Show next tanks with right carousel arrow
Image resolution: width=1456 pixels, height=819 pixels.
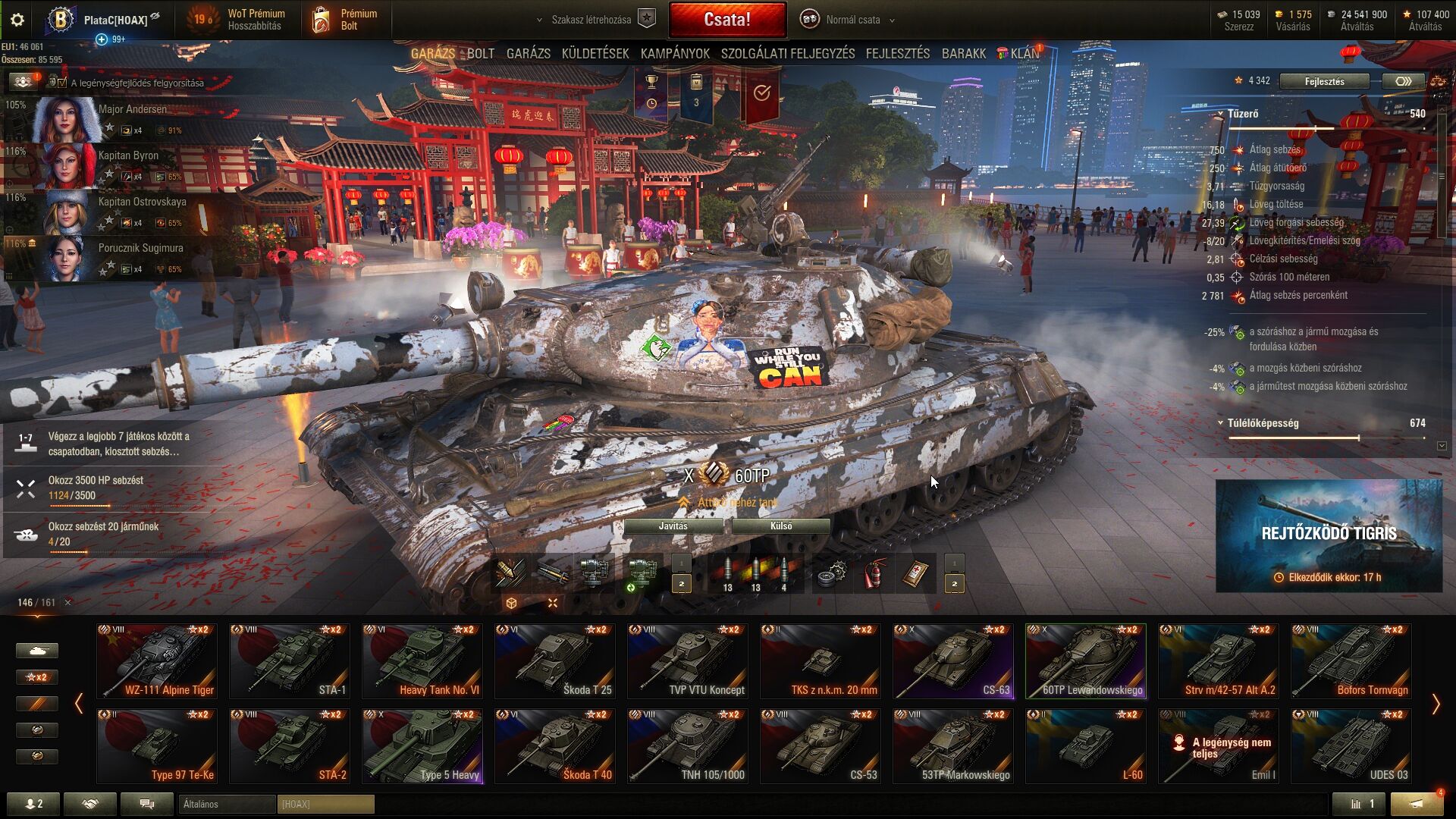(1436, 704)
